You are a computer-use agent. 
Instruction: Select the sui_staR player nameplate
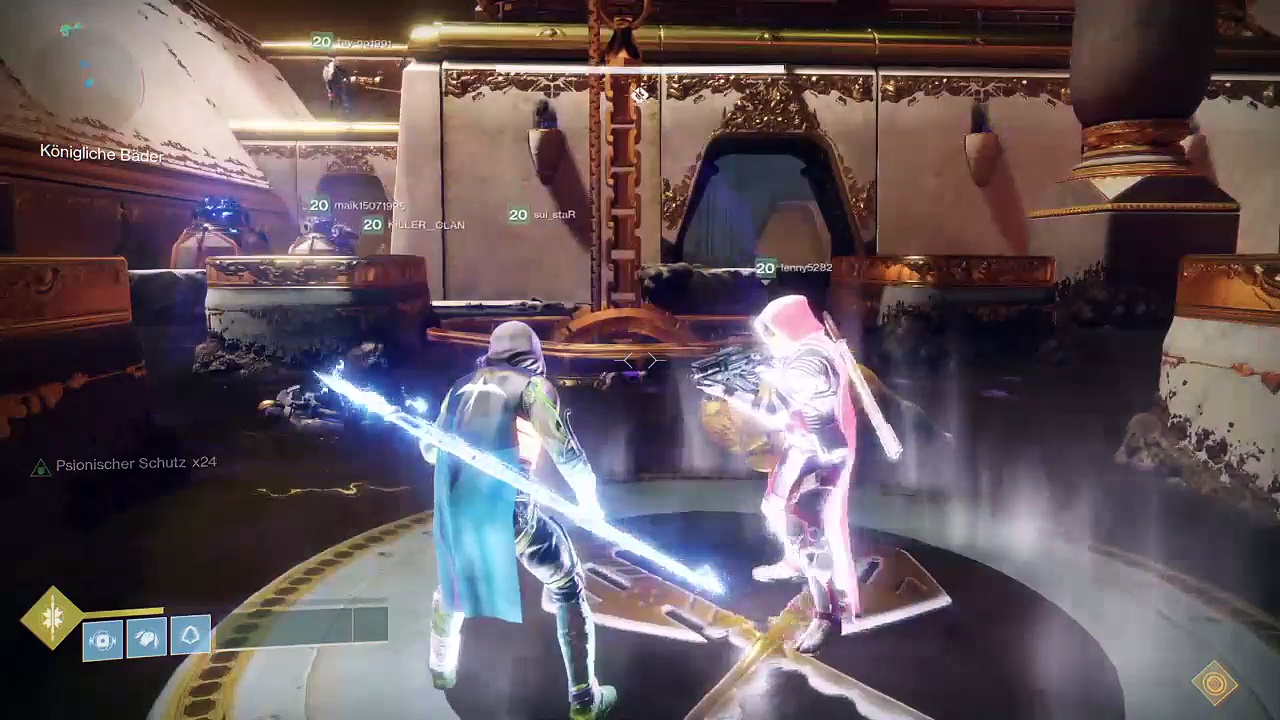(543, 215)
